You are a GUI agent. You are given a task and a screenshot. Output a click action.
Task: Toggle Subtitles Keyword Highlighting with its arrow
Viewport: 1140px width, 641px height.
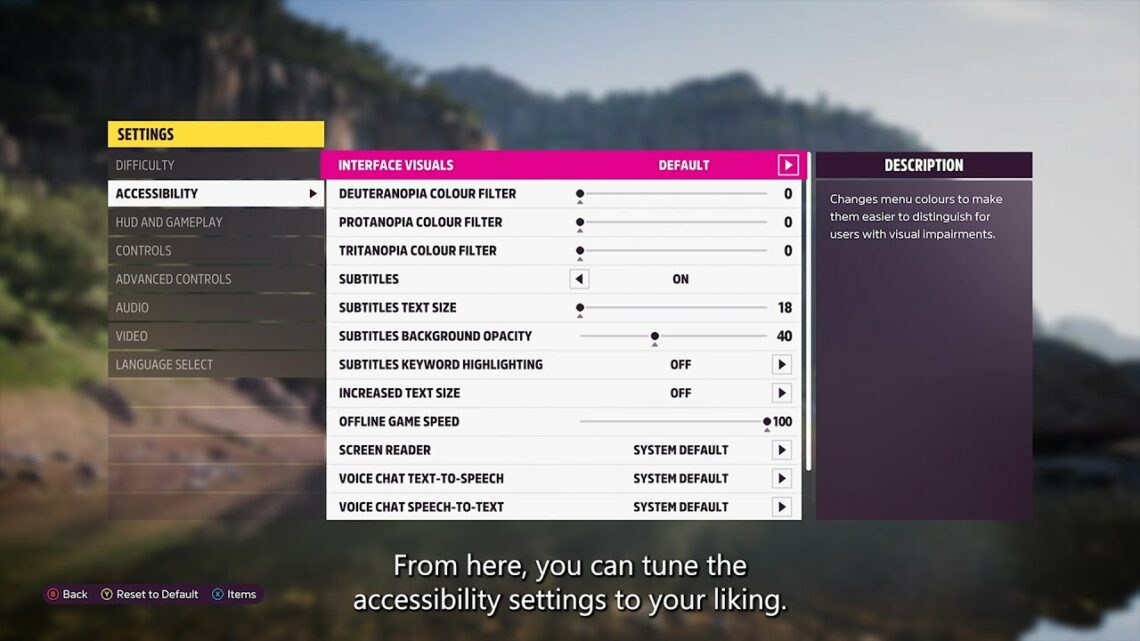coord(782,365)
